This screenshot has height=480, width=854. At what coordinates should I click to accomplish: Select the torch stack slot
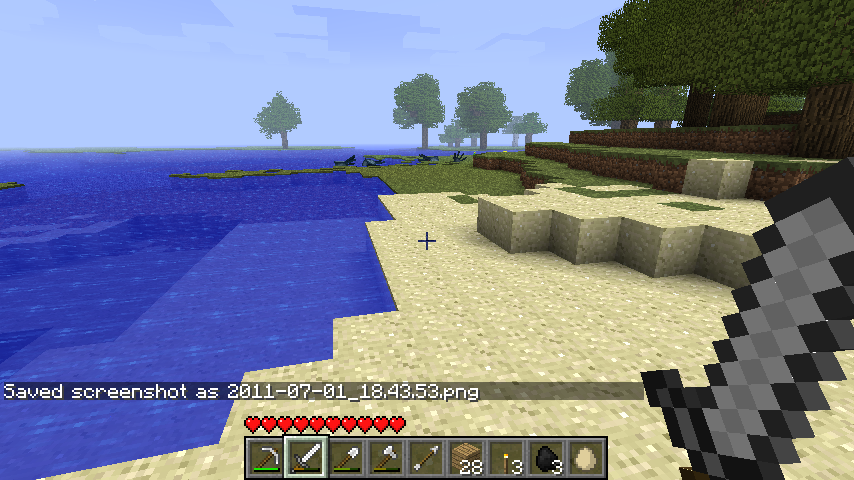505,458
